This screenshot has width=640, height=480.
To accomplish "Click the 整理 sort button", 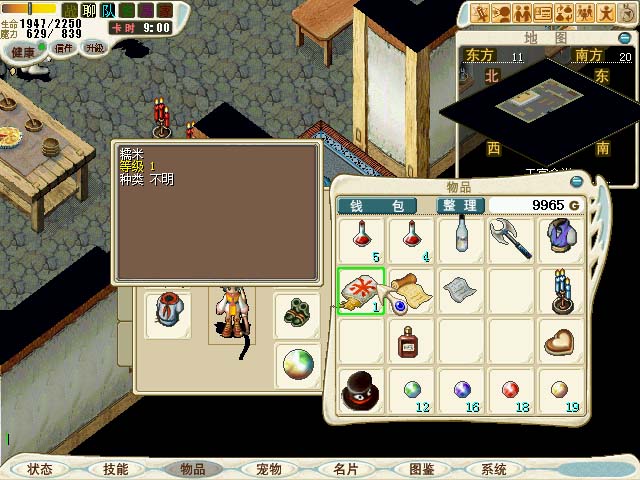I will (459, 205).
